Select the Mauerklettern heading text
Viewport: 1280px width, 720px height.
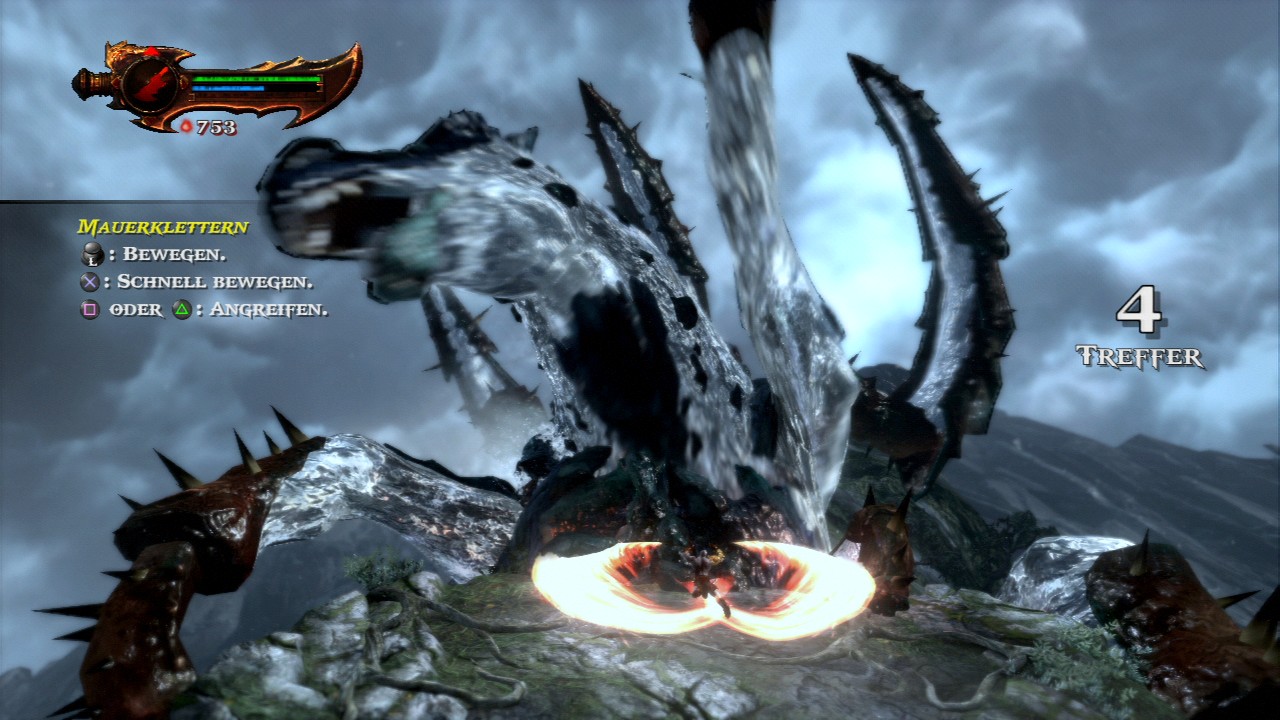click(x=162, y=227)
